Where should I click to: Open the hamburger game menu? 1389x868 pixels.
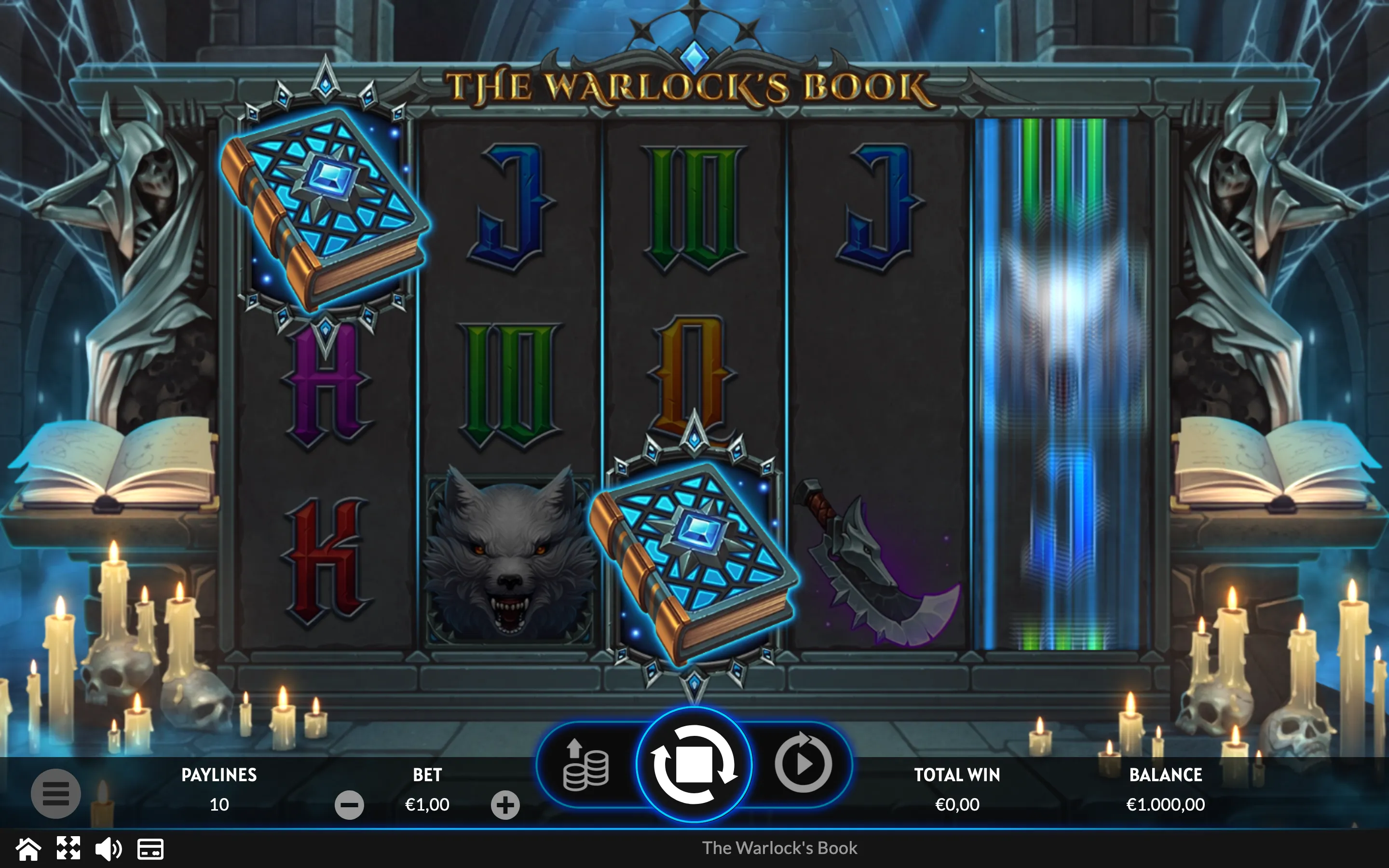55,793
